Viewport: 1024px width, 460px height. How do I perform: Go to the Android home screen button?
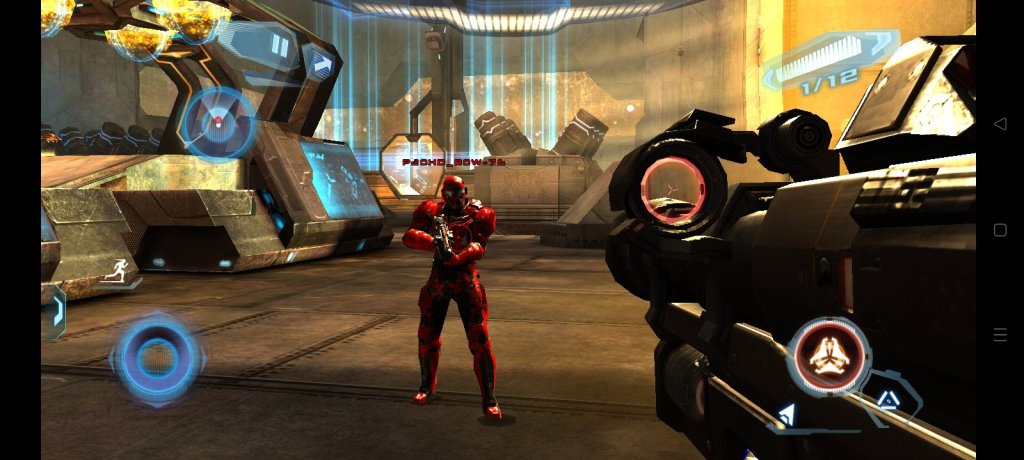(x=1000, y=230)
